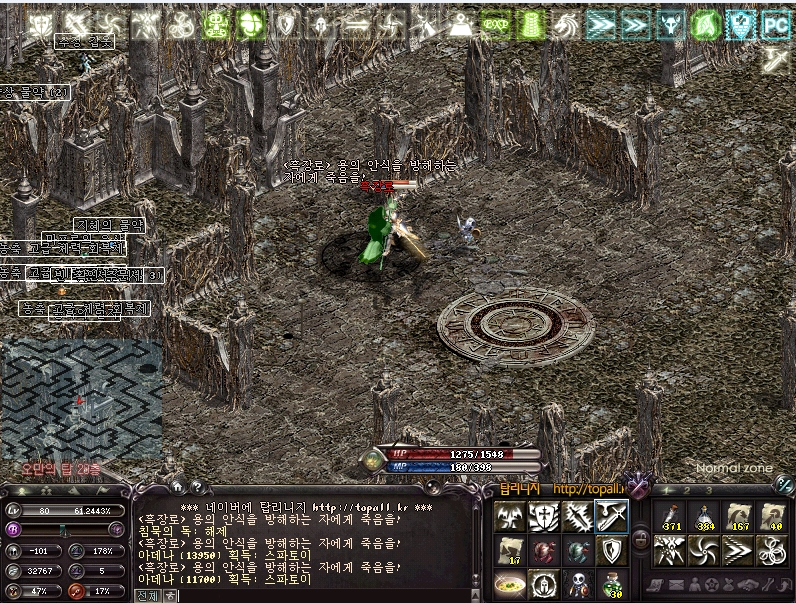Use the potion stack showing 334
Screen dimensions: 796x603
703,516
